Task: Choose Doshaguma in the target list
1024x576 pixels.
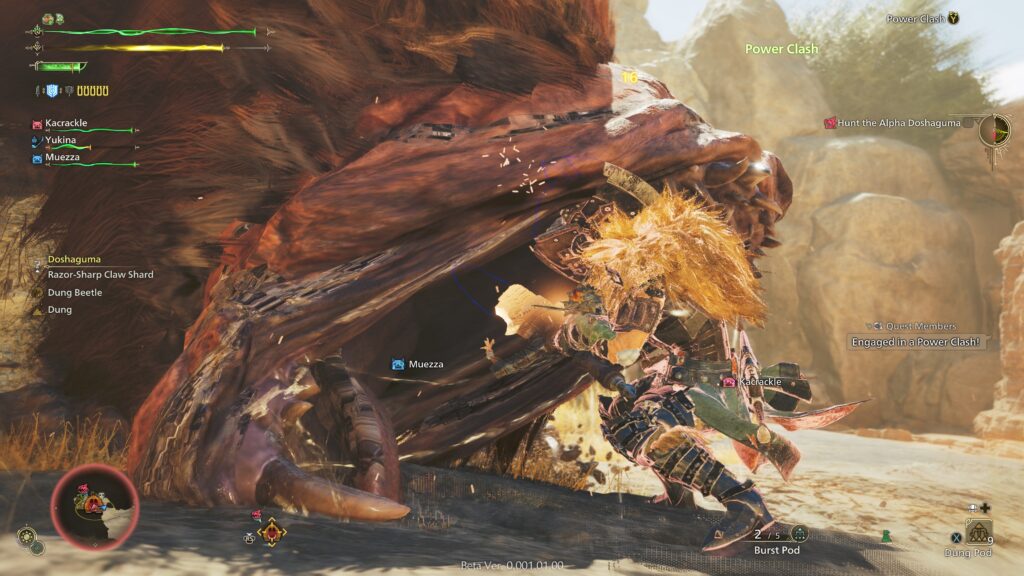Action: pos(76,259)
